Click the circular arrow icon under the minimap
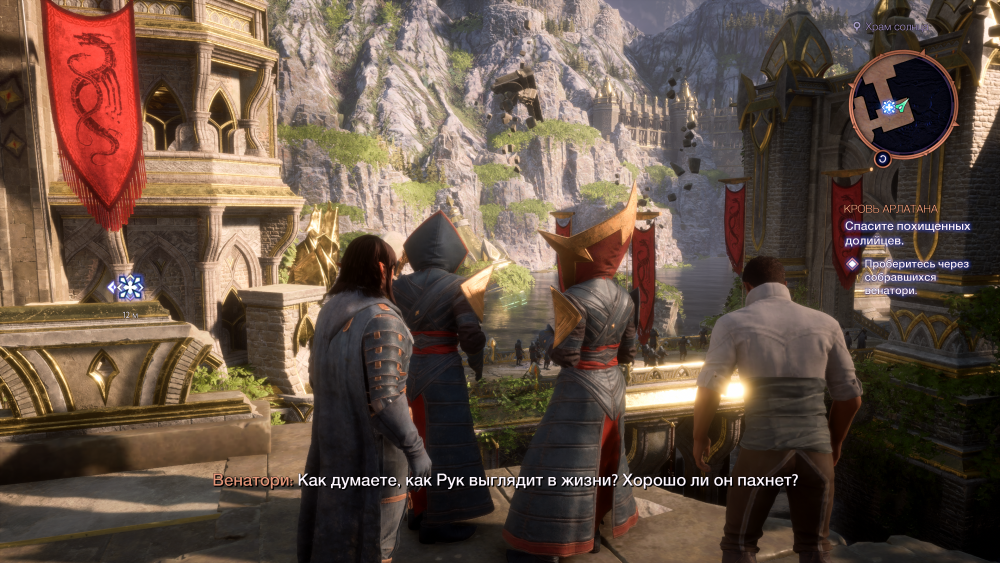 coord(882,158)
